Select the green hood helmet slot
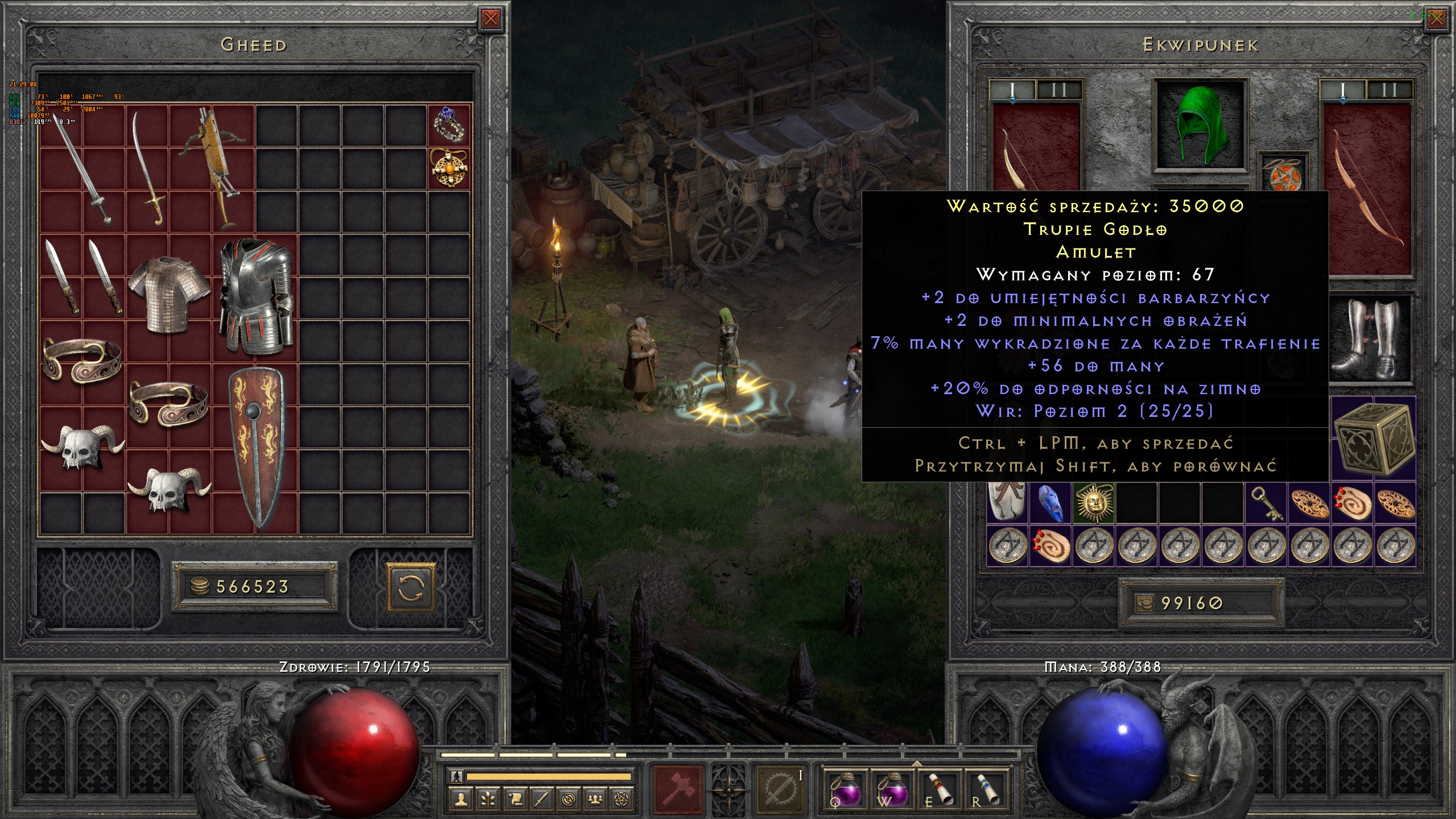1456x819 pixels. pos(1200,125)
